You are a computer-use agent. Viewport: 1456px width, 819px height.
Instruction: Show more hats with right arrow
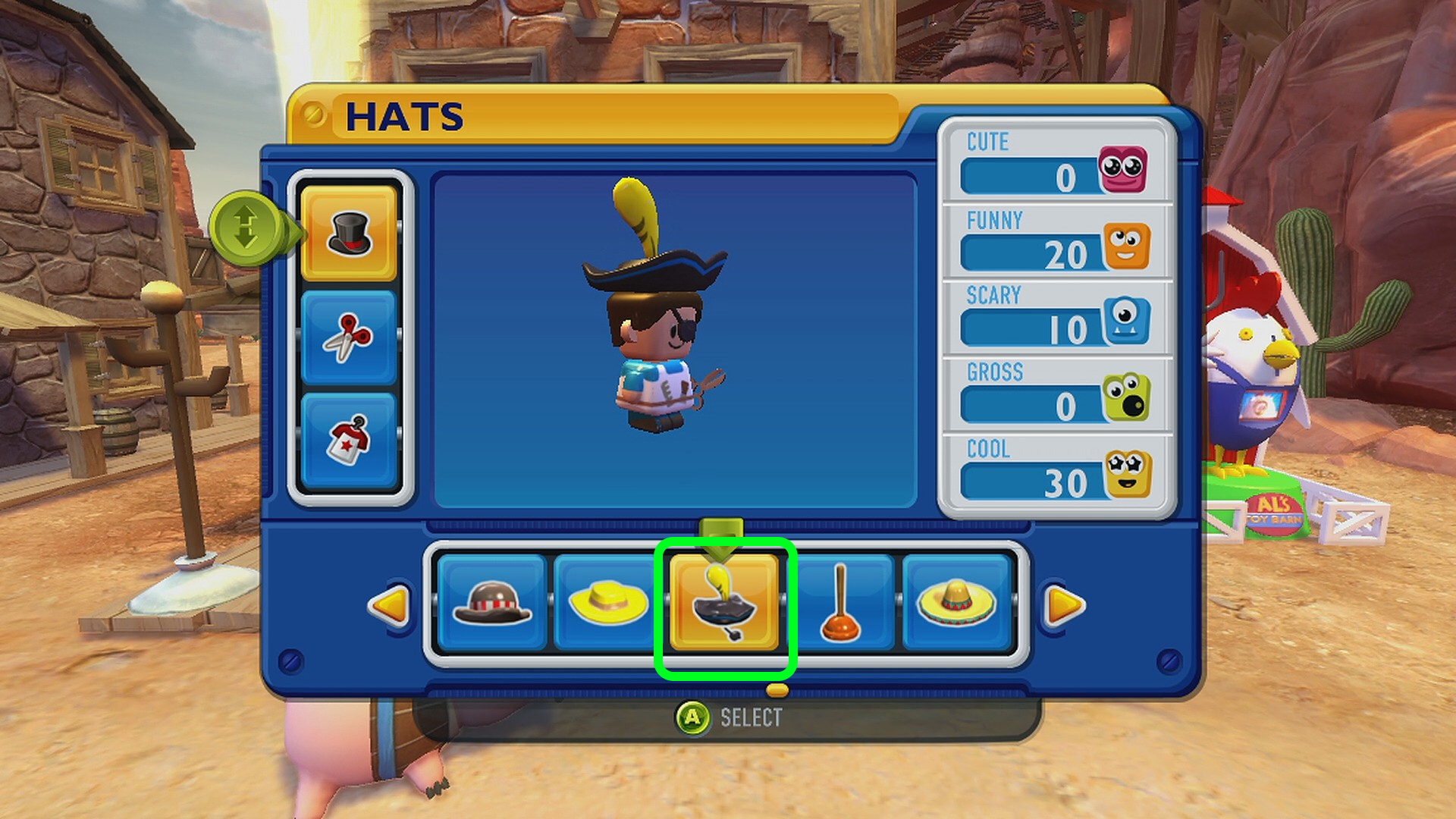coord(1065,605)
